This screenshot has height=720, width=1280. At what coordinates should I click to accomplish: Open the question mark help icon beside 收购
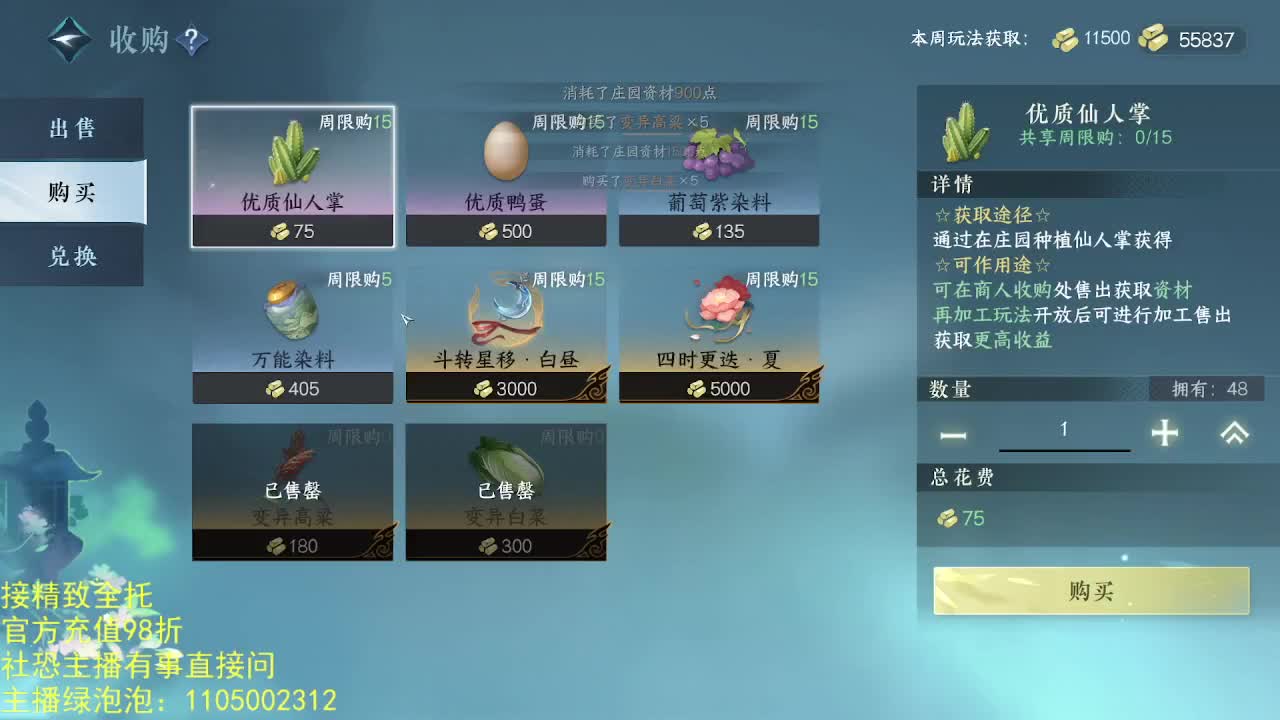coord(190,42)
